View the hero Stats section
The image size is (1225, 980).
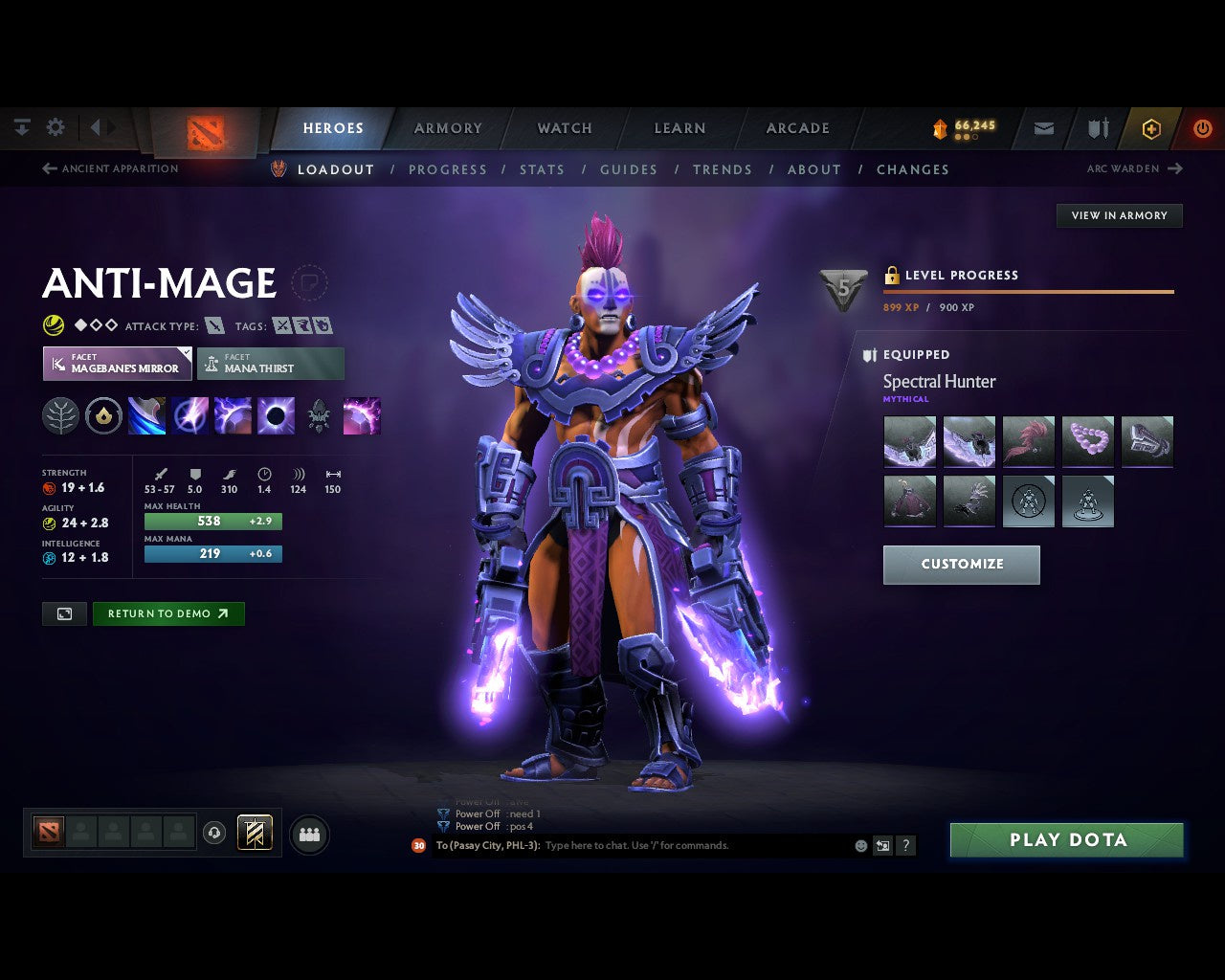542,169
